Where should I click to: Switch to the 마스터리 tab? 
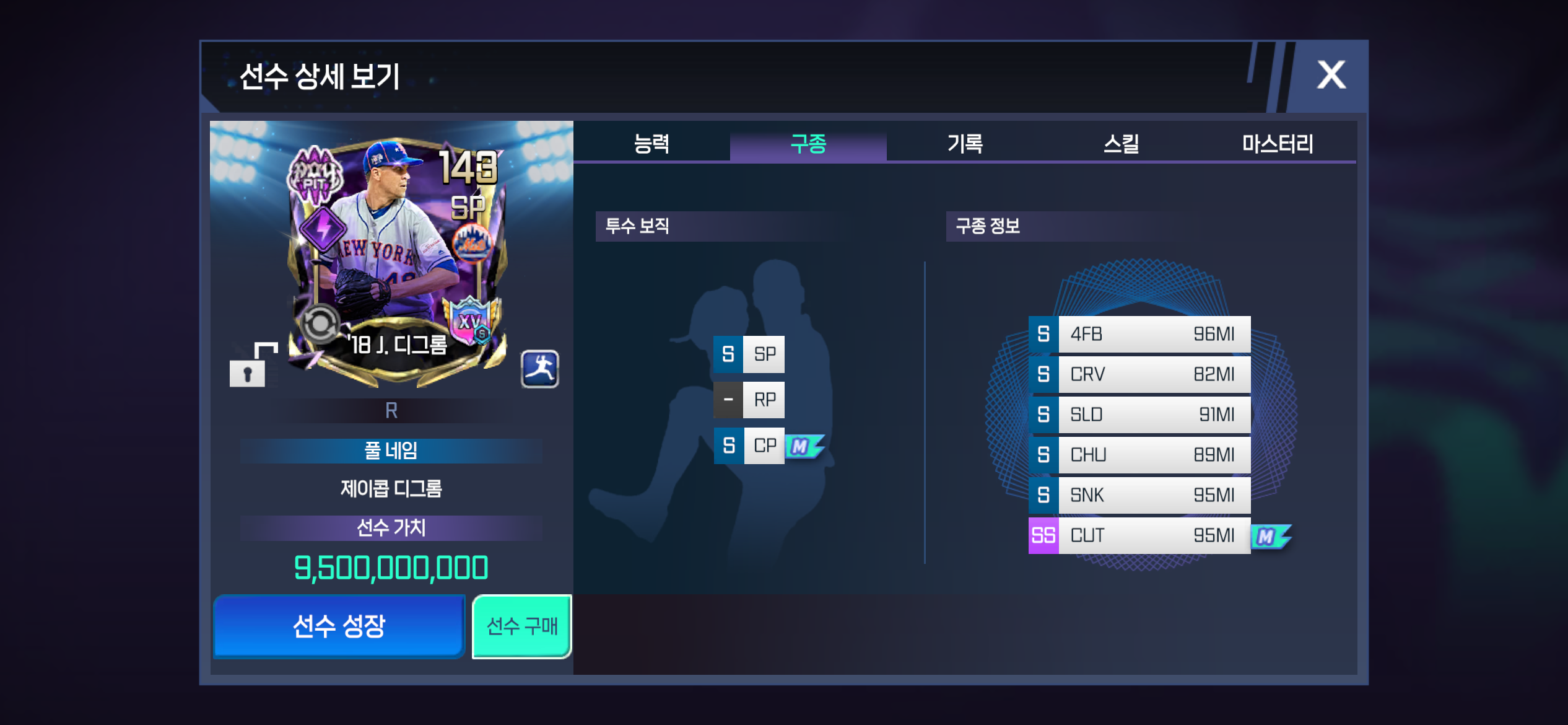tap(1278, 144)
